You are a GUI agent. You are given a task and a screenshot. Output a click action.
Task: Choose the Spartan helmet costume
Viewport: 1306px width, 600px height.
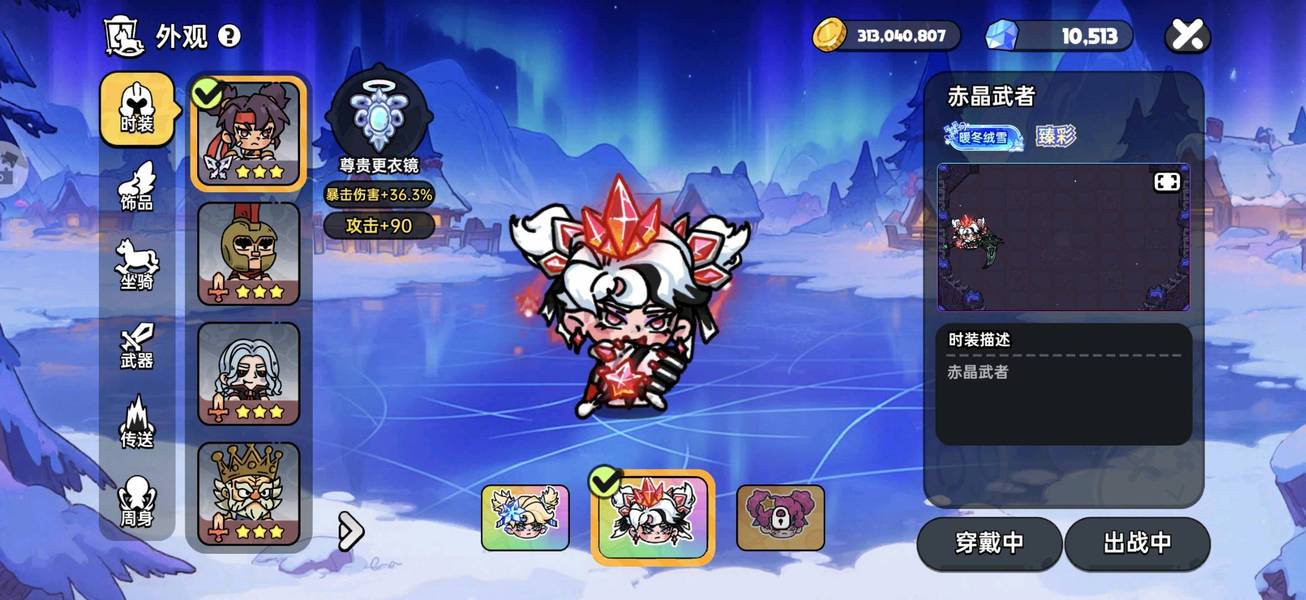click(x=249, y=253)
